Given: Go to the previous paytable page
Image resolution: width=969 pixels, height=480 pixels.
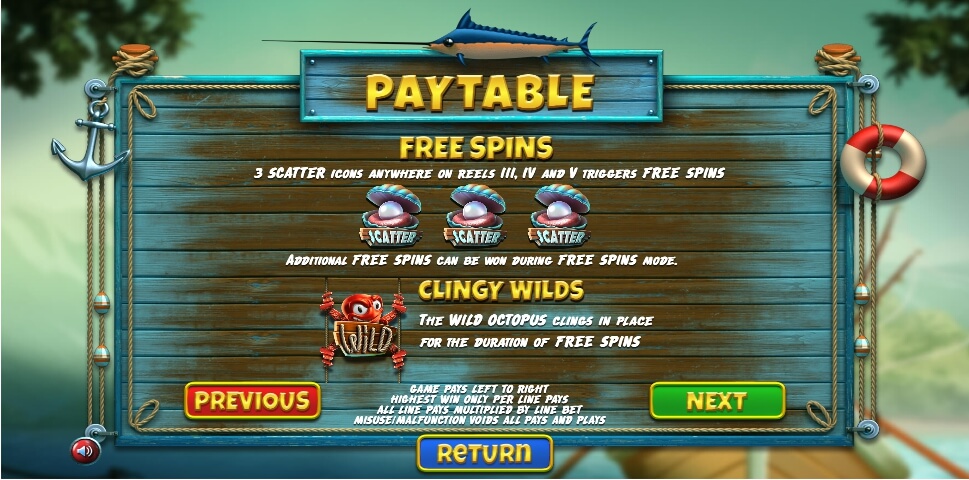Looking at the screenshot, I should click(252, 401).
